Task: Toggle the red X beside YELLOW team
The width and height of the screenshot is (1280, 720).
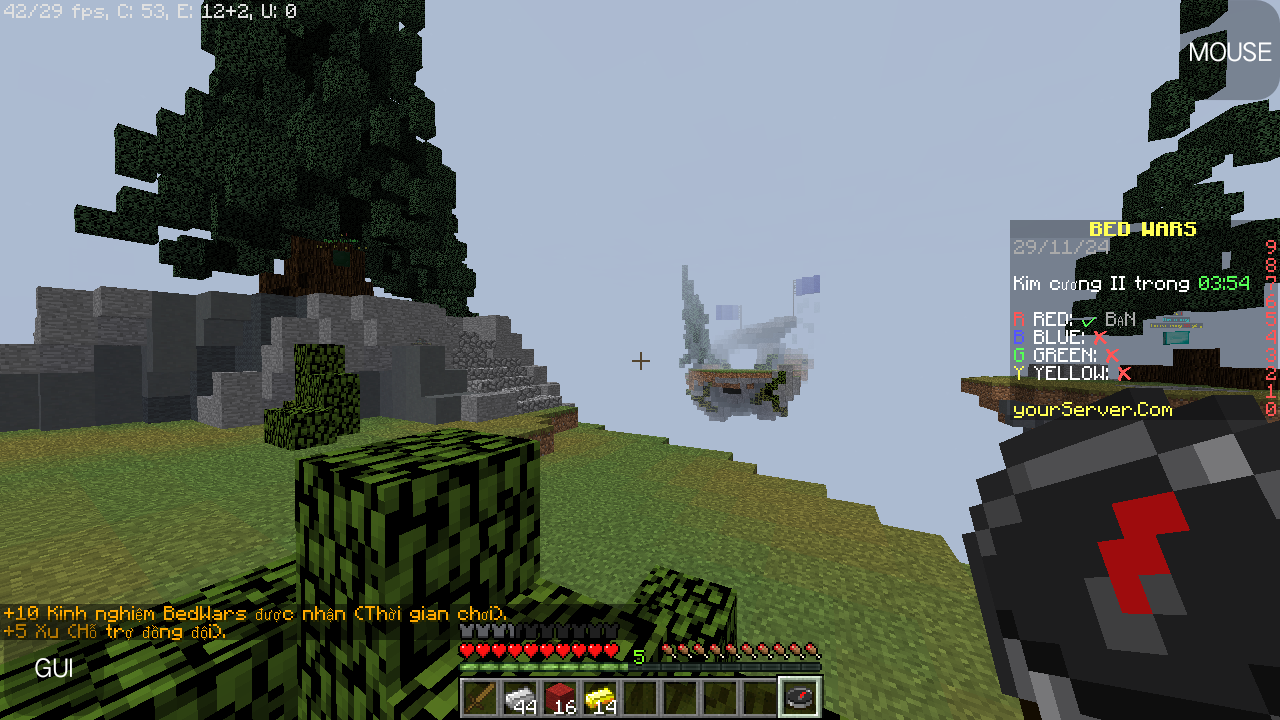Action: [1124, 373]
